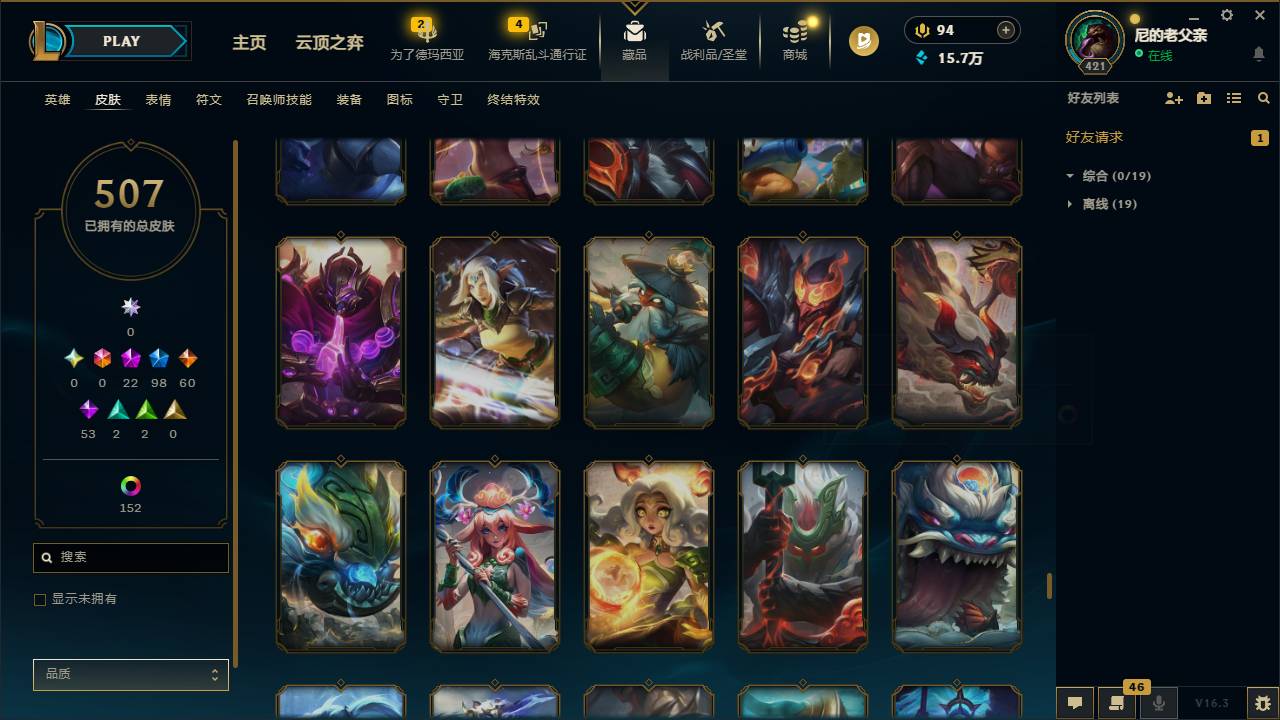The height and width of the screenshot is (720, 1280).
Task: Click inside the 搜索 search field
Action: click(x=130, y=557)
